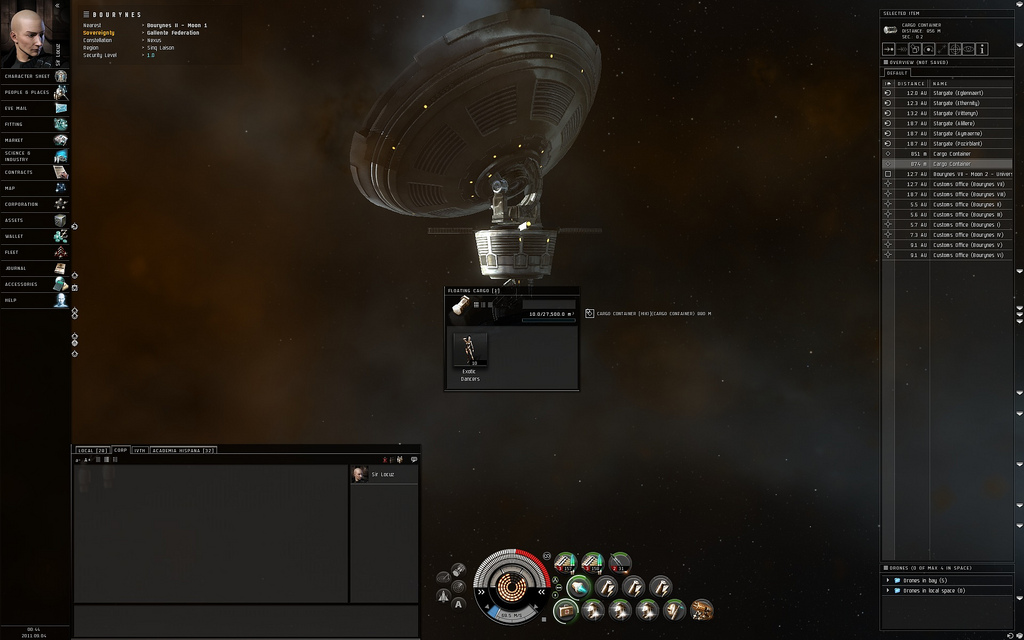
Task: Switch to the Academia Hispana chat tab
Action: (x=183, y=450)
